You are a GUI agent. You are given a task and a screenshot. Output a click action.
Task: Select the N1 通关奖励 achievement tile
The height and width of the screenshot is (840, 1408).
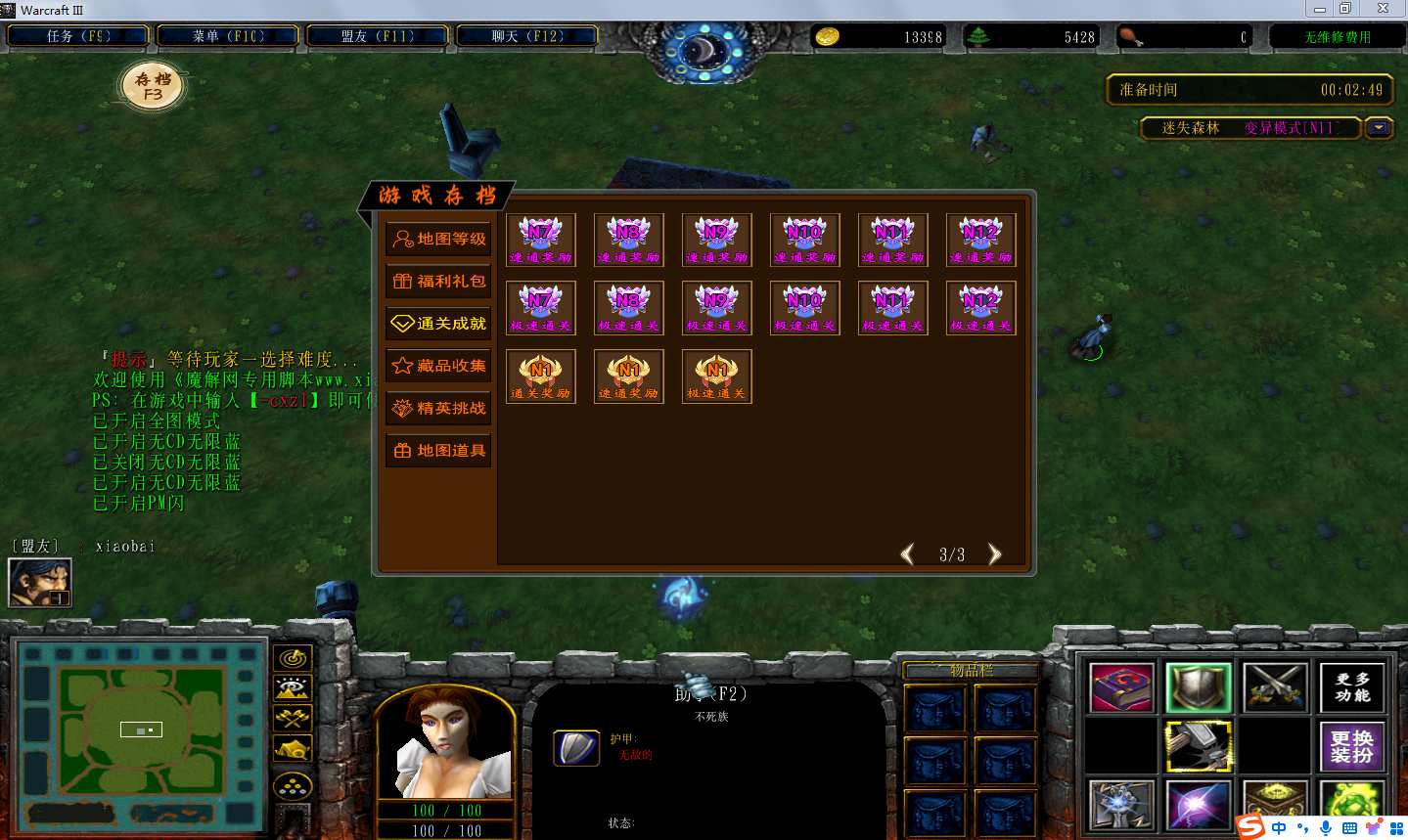[540, 376]
